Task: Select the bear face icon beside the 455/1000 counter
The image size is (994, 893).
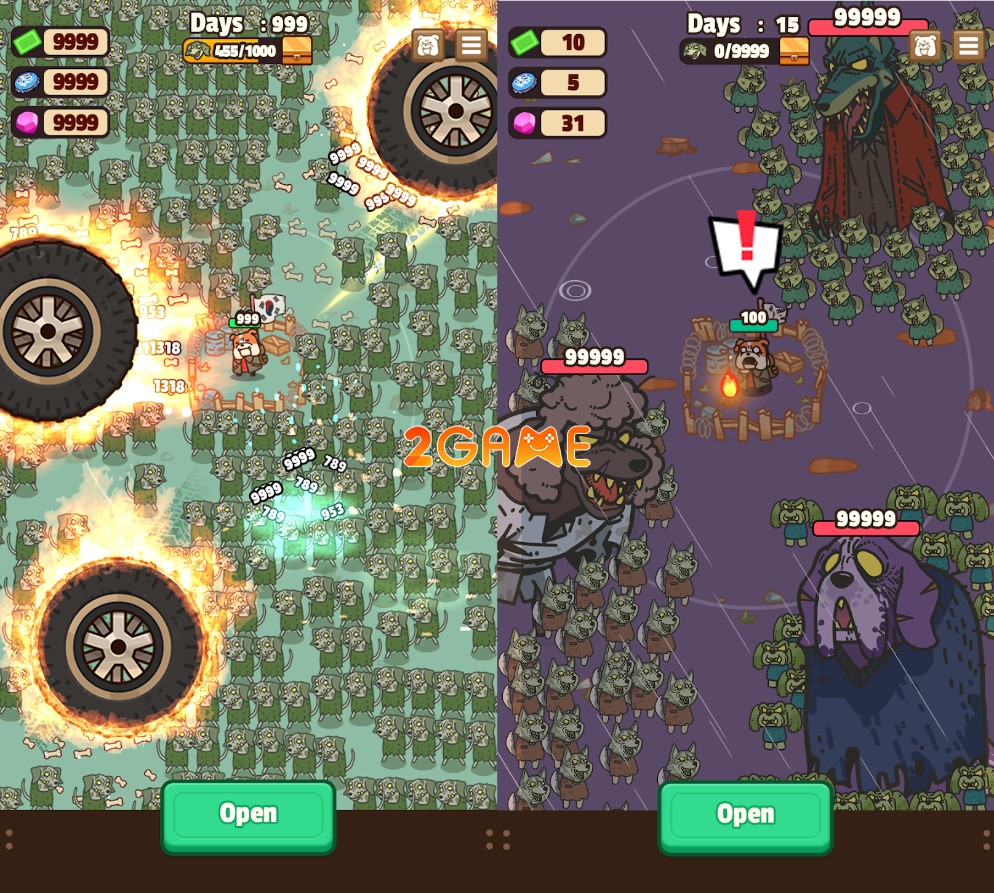Action: click(x=428, y=45)
